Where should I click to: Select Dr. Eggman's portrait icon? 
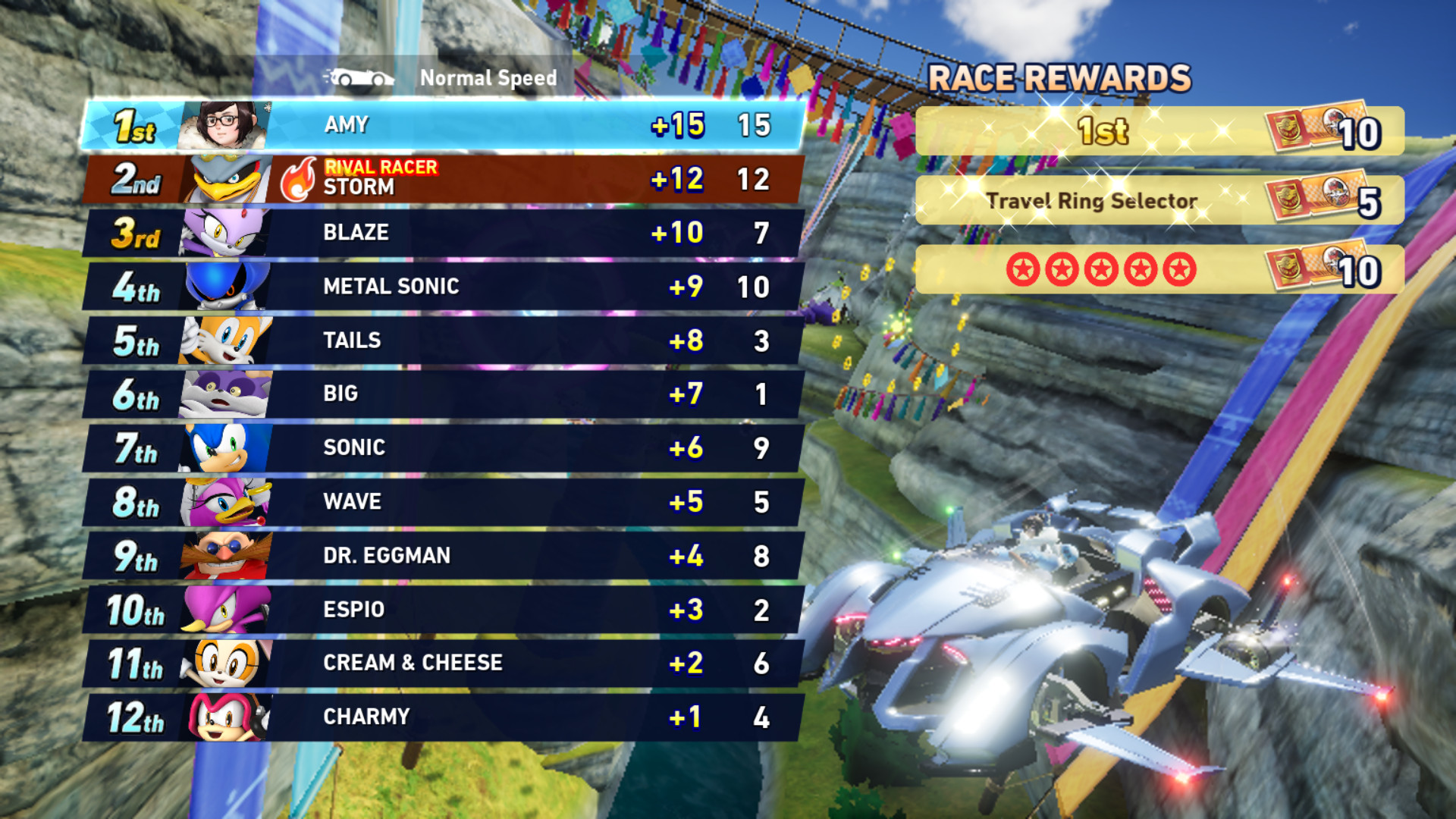click(x=222, y=554)
